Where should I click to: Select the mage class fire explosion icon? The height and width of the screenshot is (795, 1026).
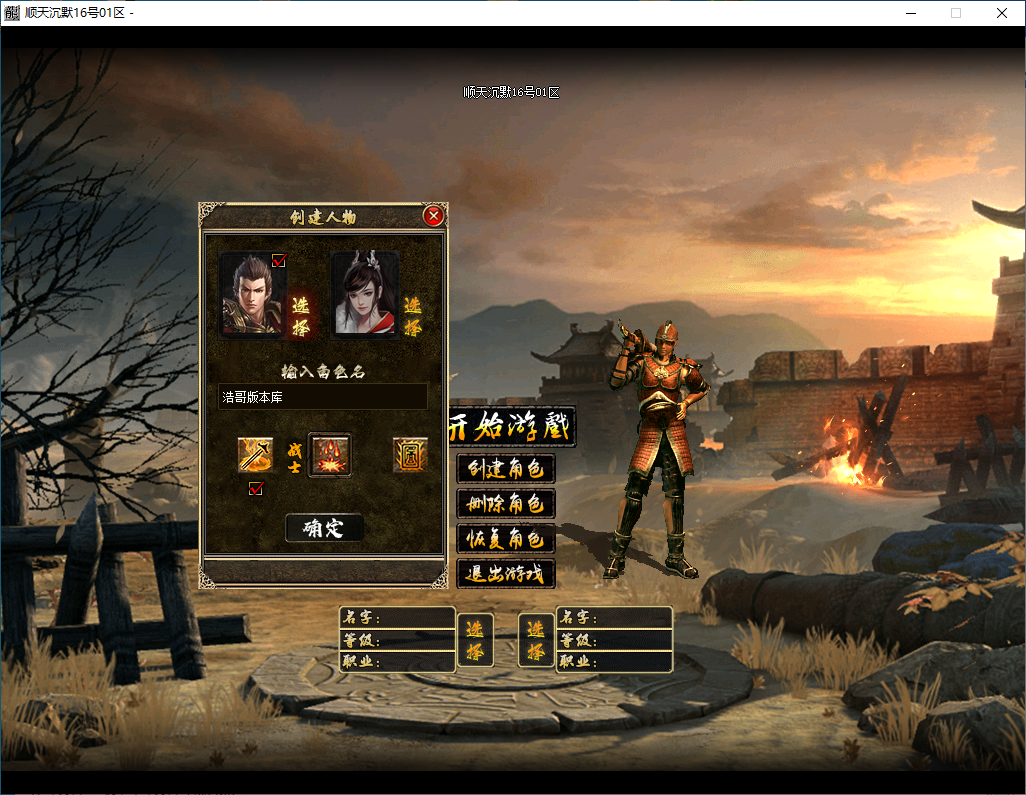pyautogui.click(x=329, y=455)
